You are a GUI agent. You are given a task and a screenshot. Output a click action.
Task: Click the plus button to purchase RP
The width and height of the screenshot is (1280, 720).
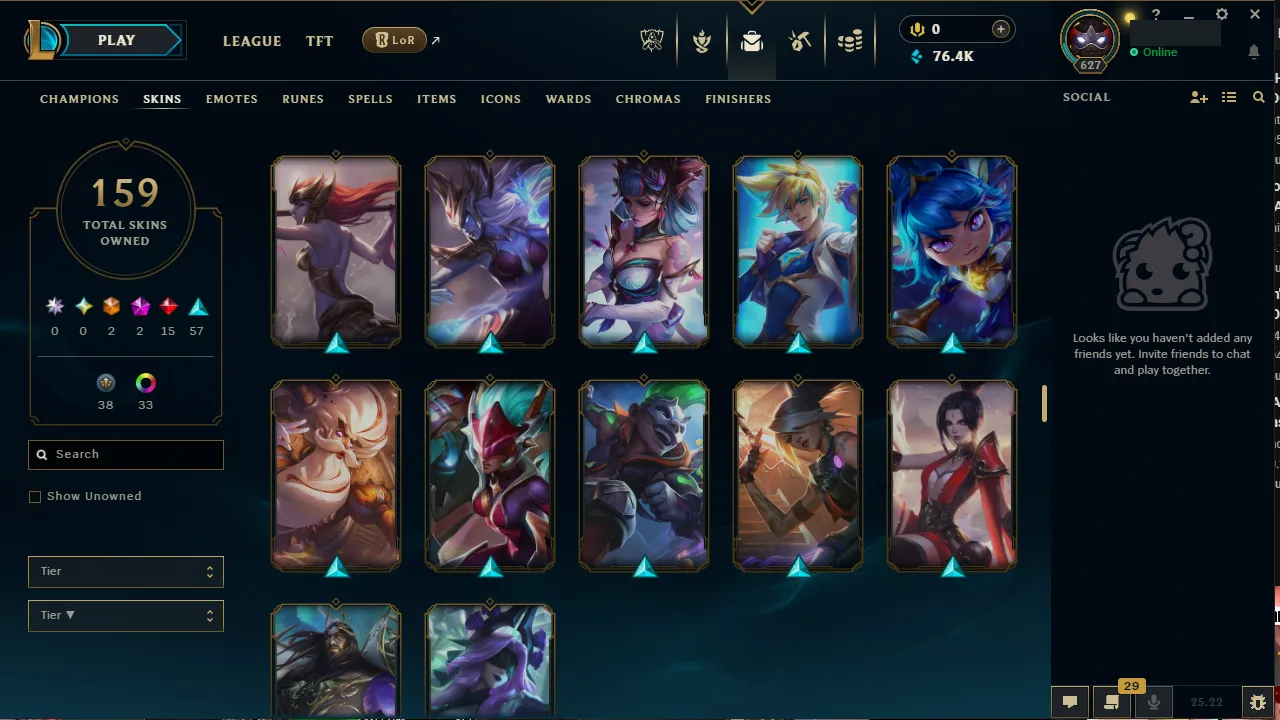[x=1000, y=29]
